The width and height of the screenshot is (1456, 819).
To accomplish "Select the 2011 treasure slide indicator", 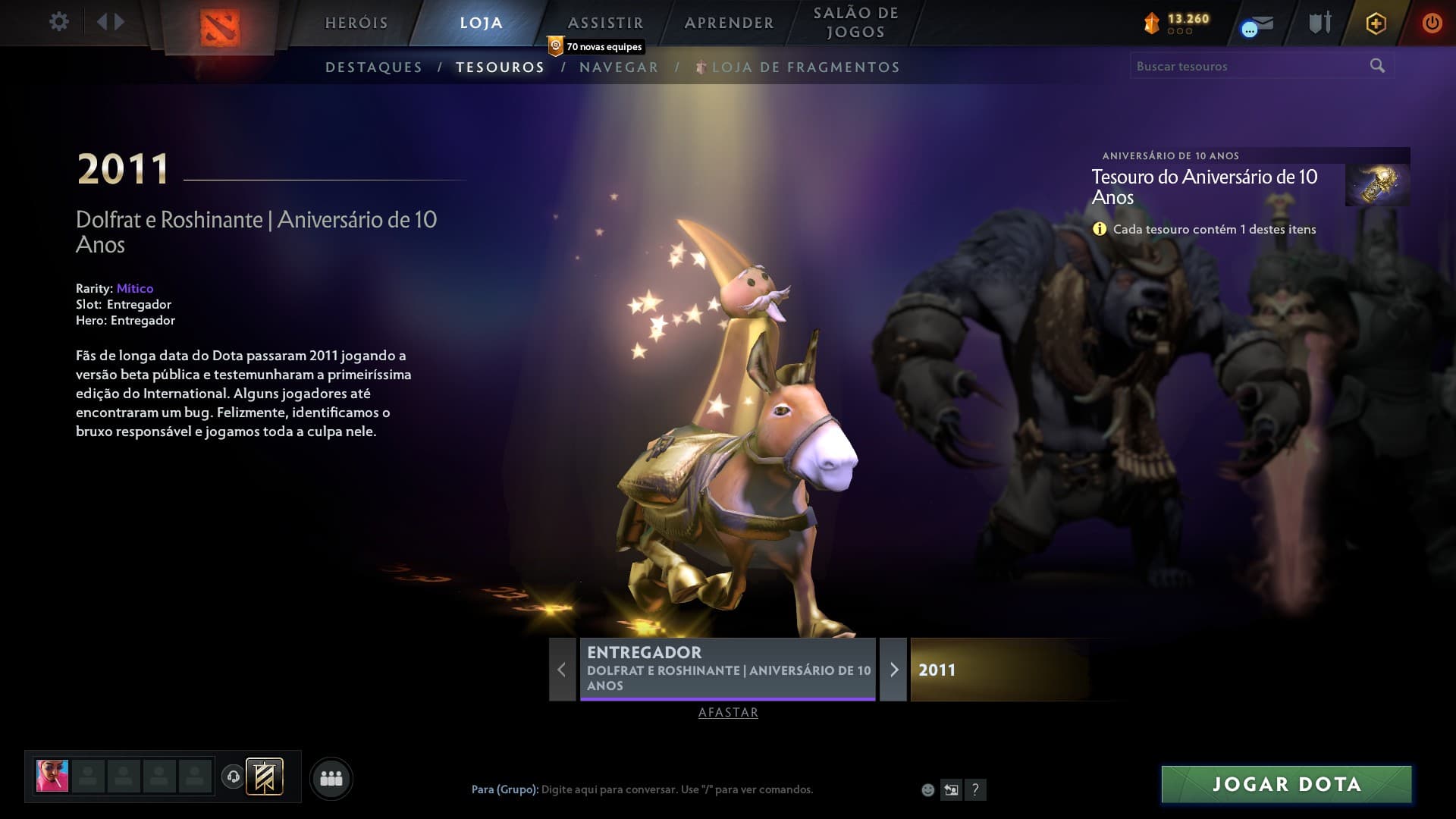I will (1001, 670).
